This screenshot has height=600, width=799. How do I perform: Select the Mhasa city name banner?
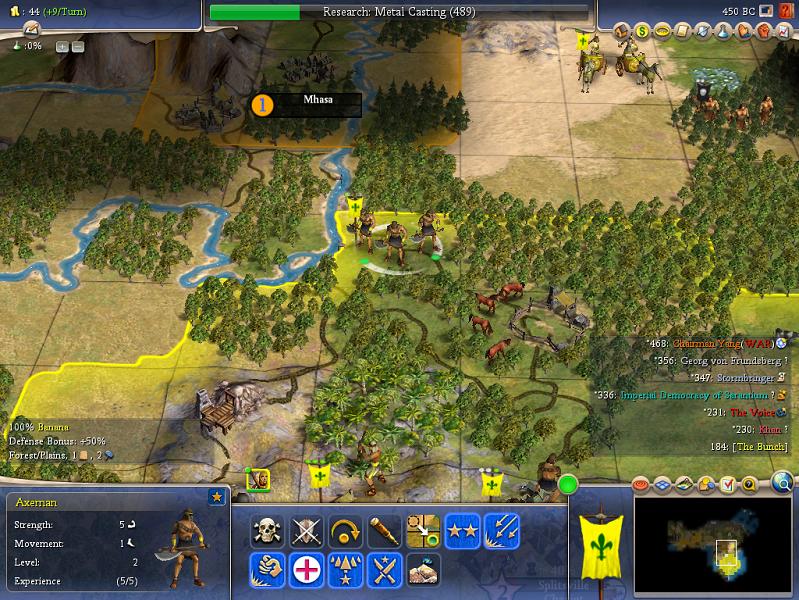[318, 101]
